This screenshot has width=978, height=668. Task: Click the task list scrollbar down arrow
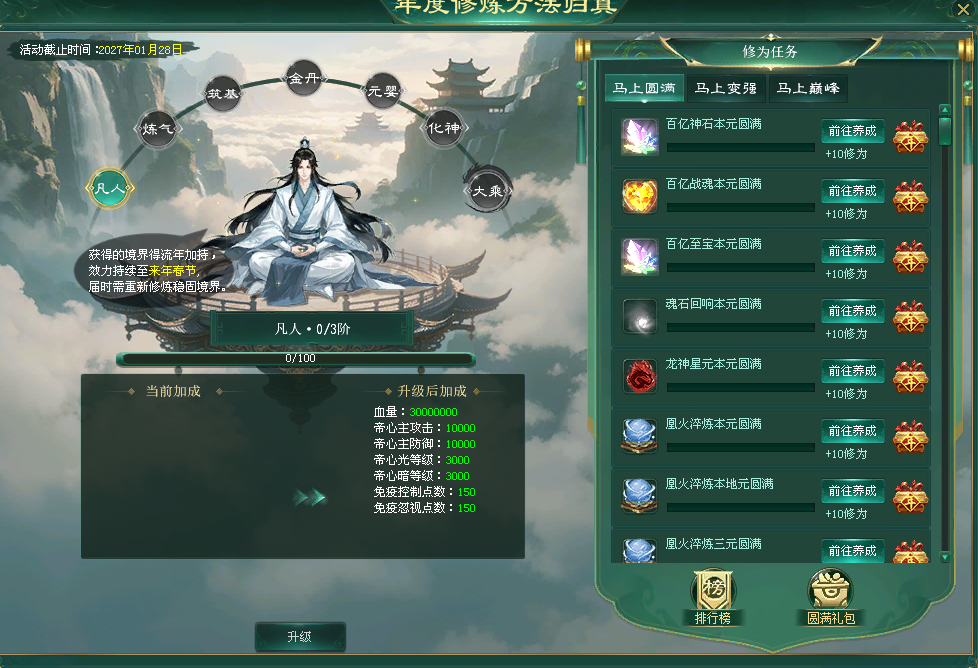tap(945, 556)
